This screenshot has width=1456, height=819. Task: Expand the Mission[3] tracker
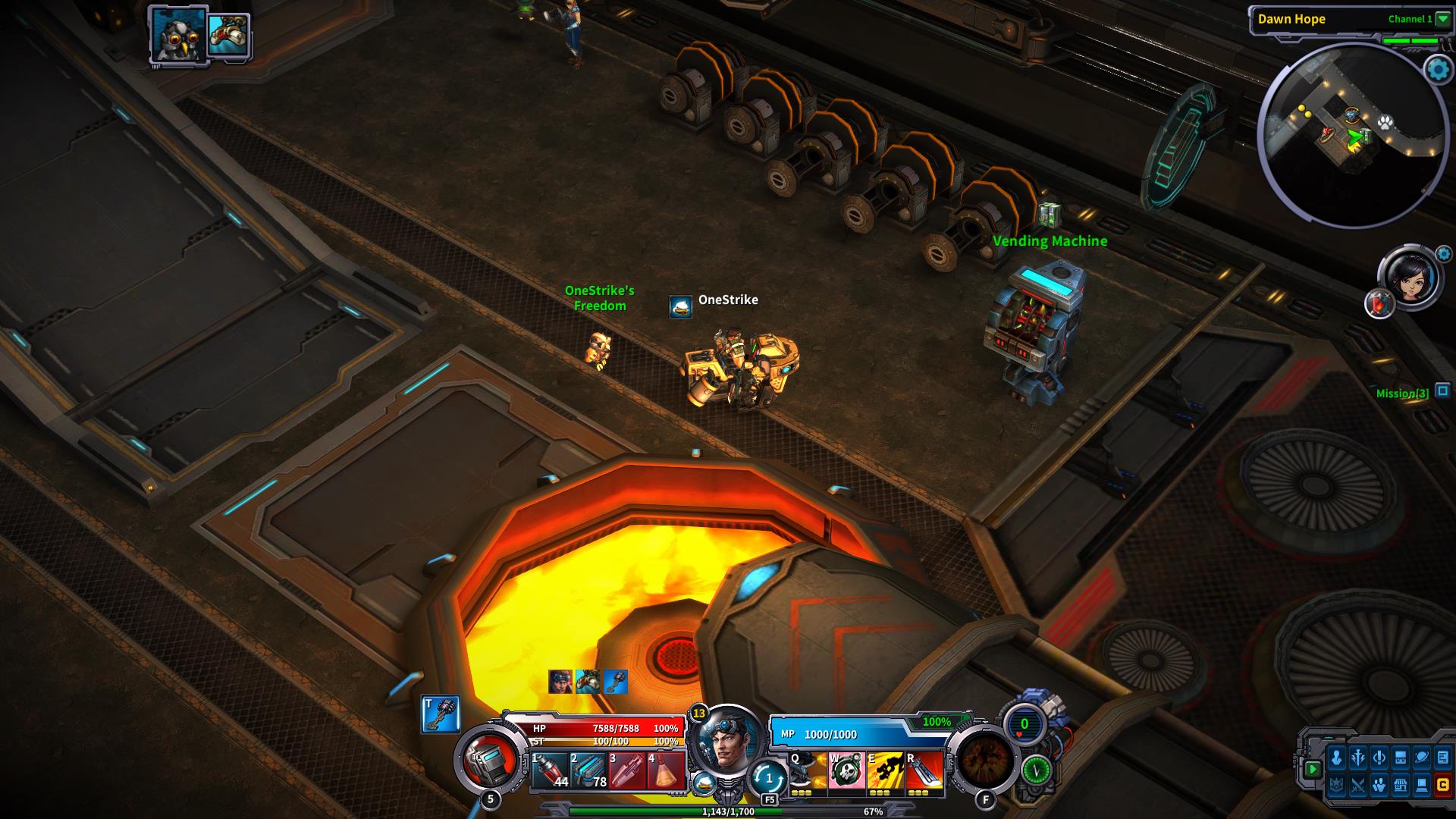point(1443,391)
